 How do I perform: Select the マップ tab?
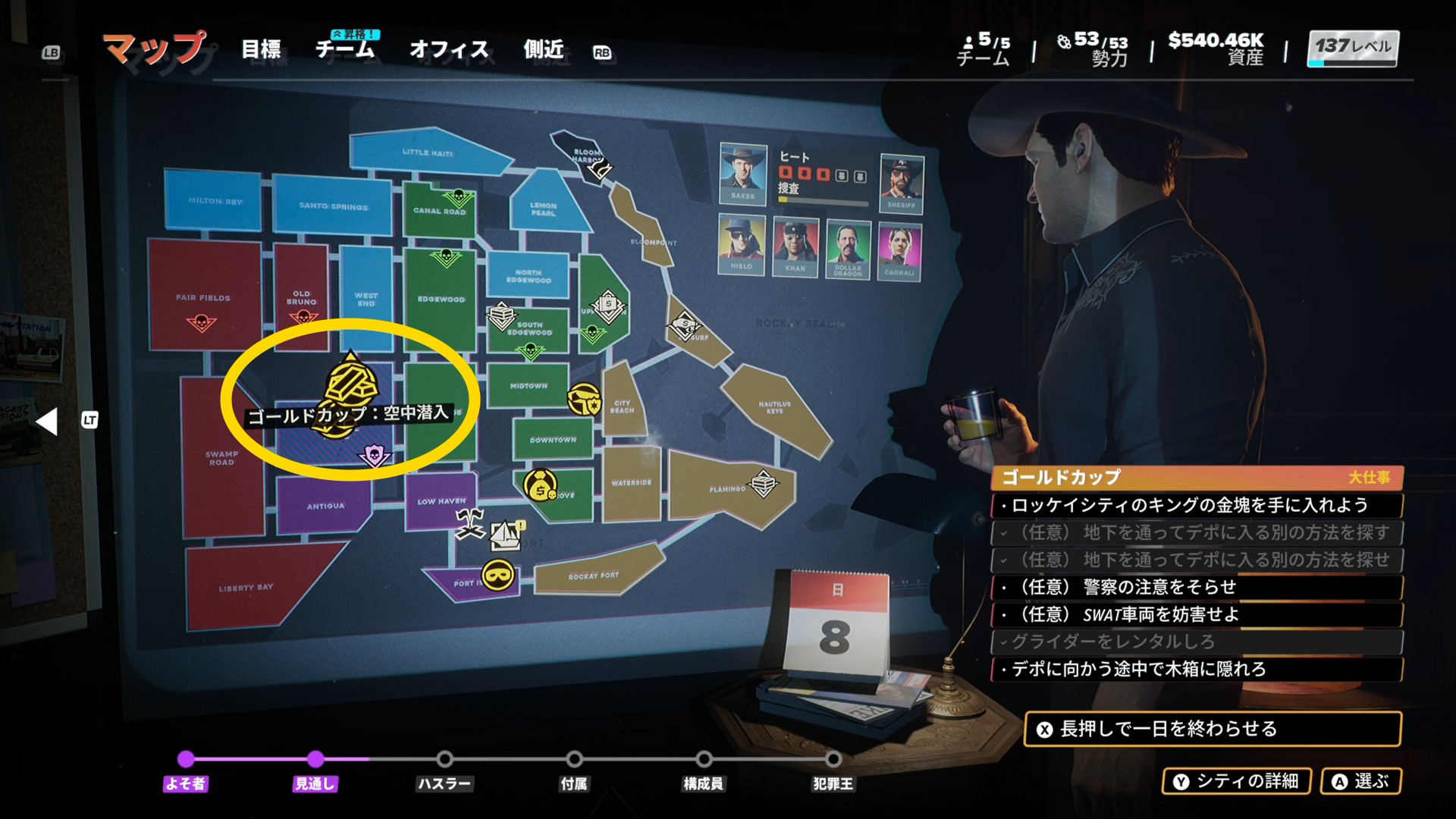point(155,49)
